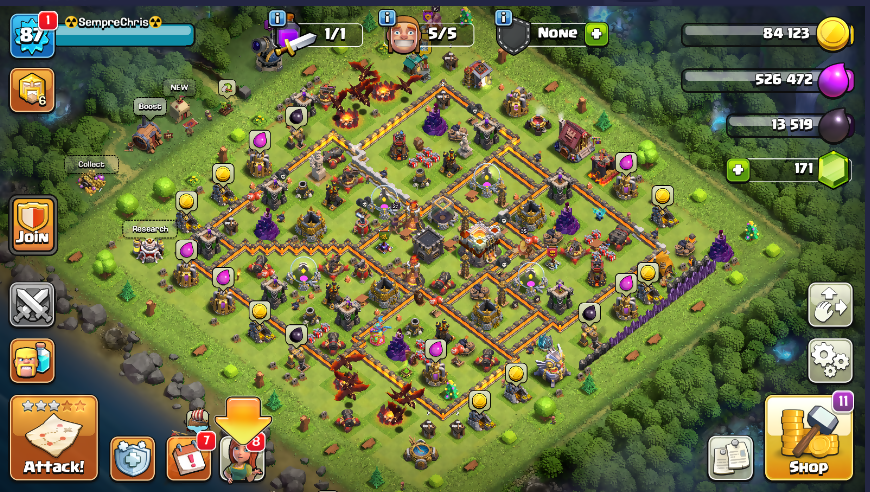
Task: Open the calendar events and news button
Action: coord(188,457)
